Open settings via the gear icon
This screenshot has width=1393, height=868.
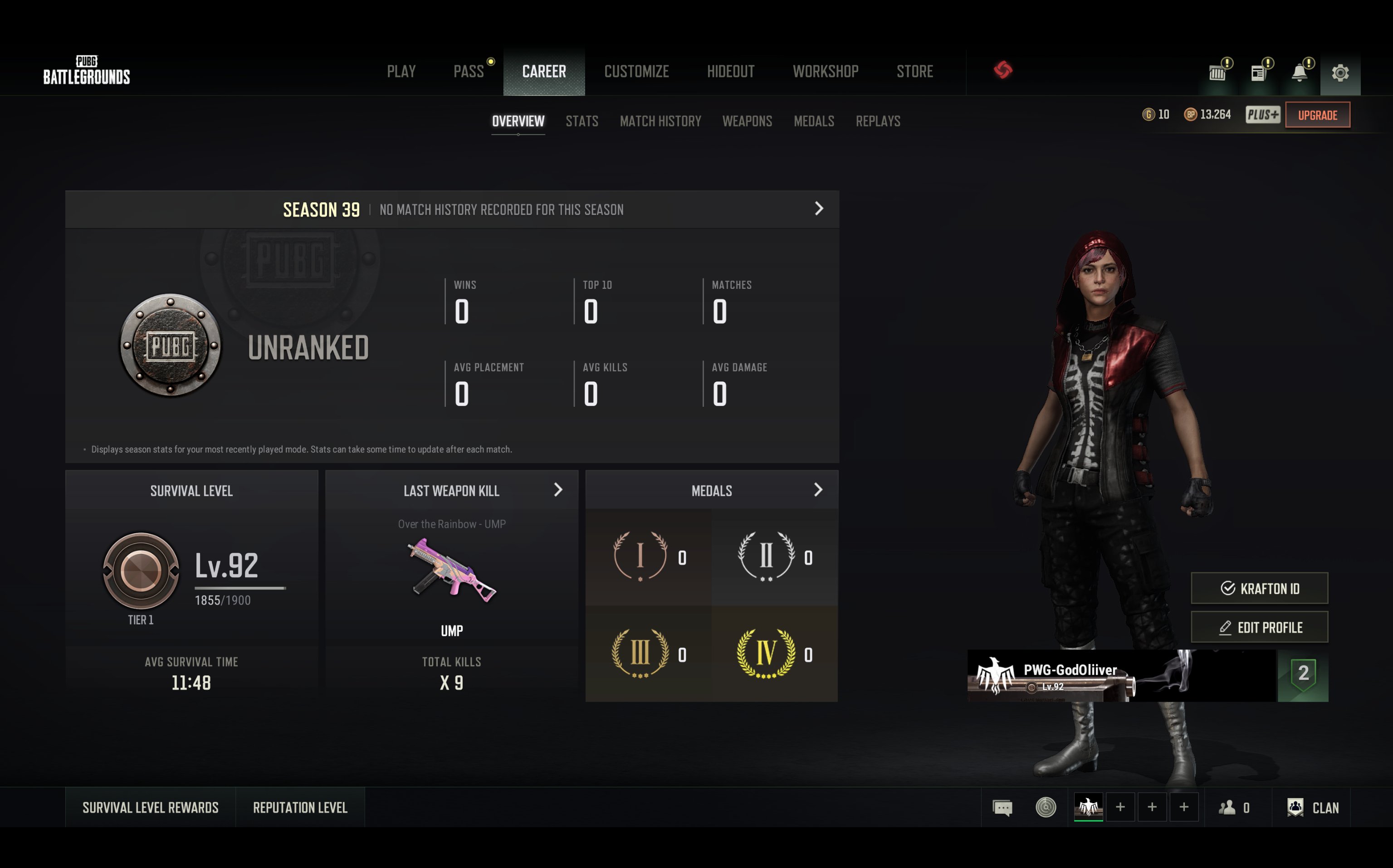click(1340, 73)
